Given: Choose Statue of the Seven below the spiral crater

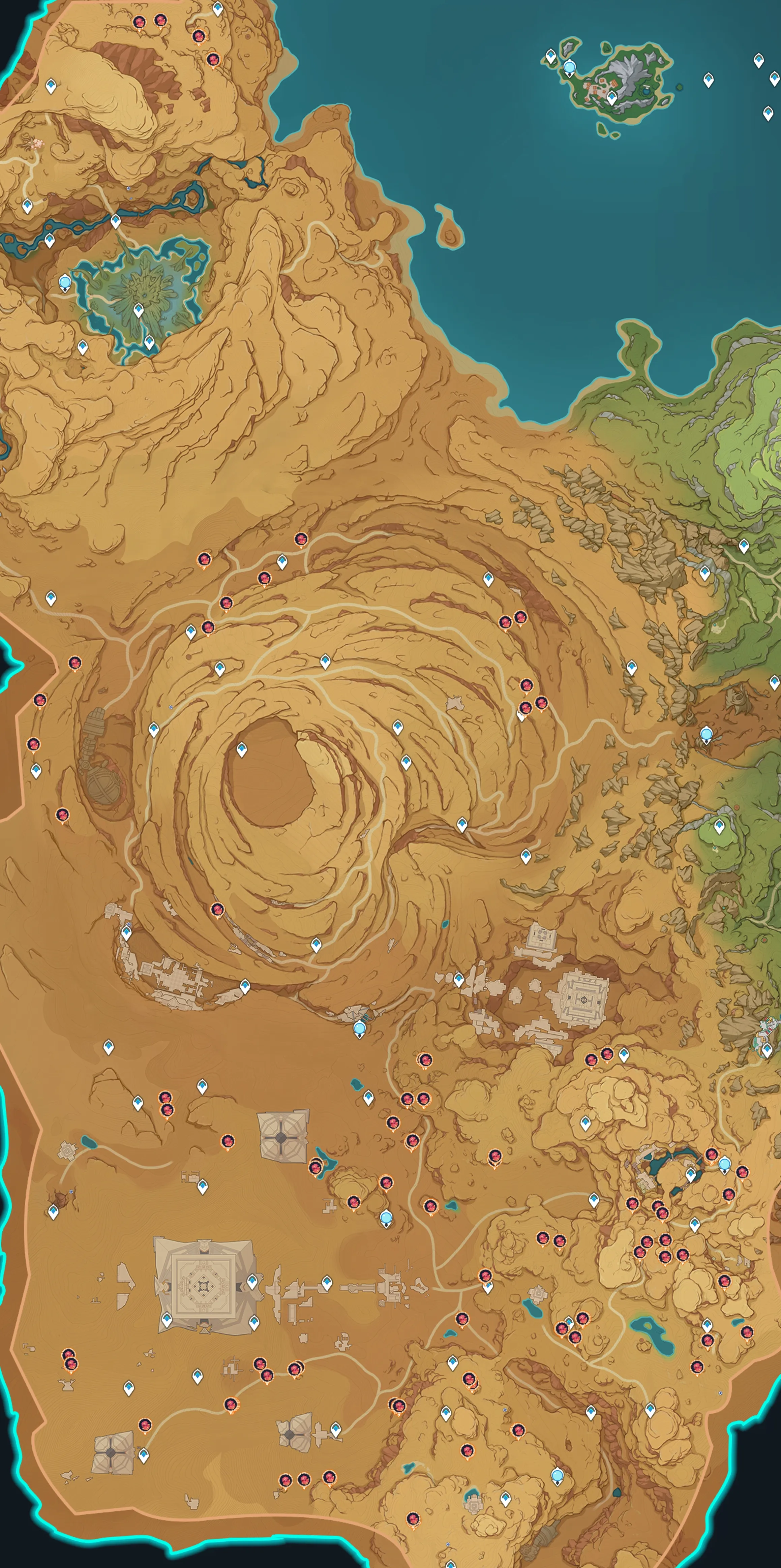Looking at the screenshot, I should (x=360, y=1028).
